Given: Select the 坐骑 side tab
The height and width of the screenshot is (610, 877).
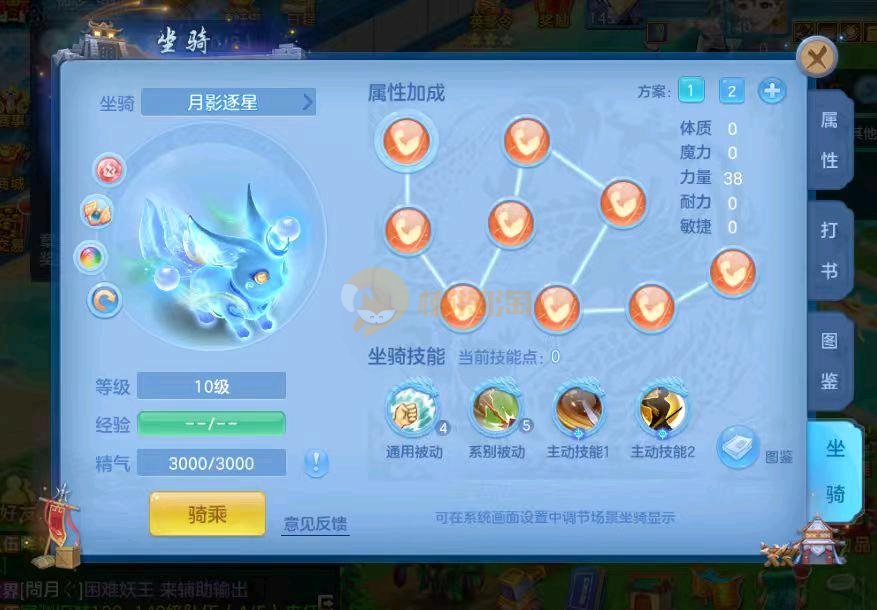Looking at the screenshot, I should (834, 470).
